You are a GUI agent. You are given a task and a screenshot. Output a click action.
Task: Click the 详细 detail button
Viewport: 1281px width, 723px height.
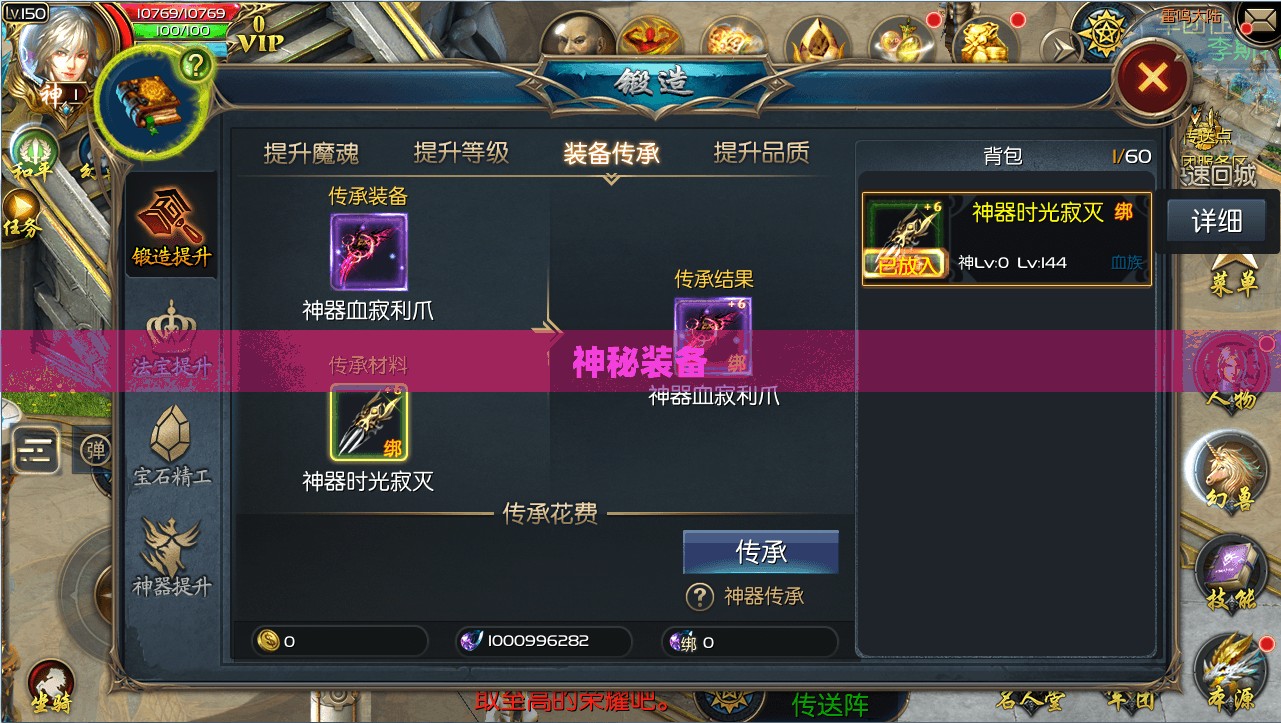click(x=1216, y=221)
